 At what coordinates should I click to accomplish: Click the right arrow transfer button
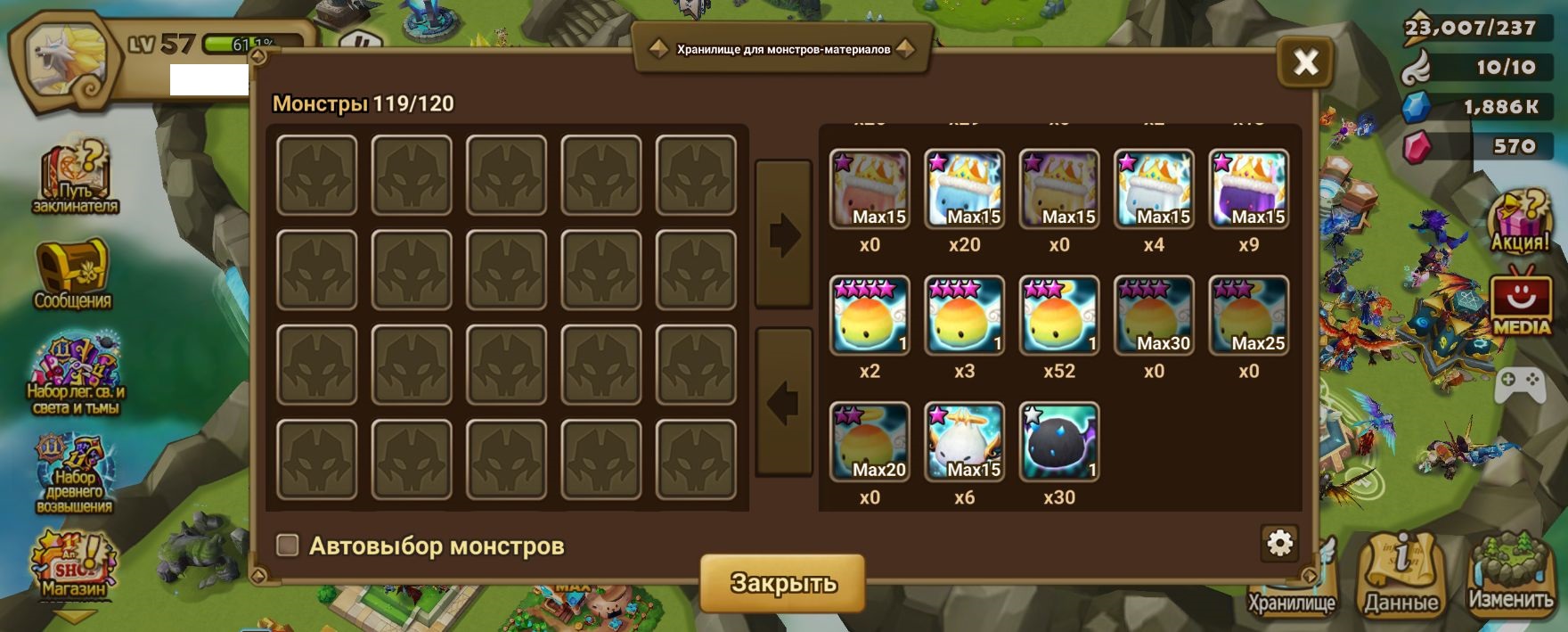pos(783,234)
